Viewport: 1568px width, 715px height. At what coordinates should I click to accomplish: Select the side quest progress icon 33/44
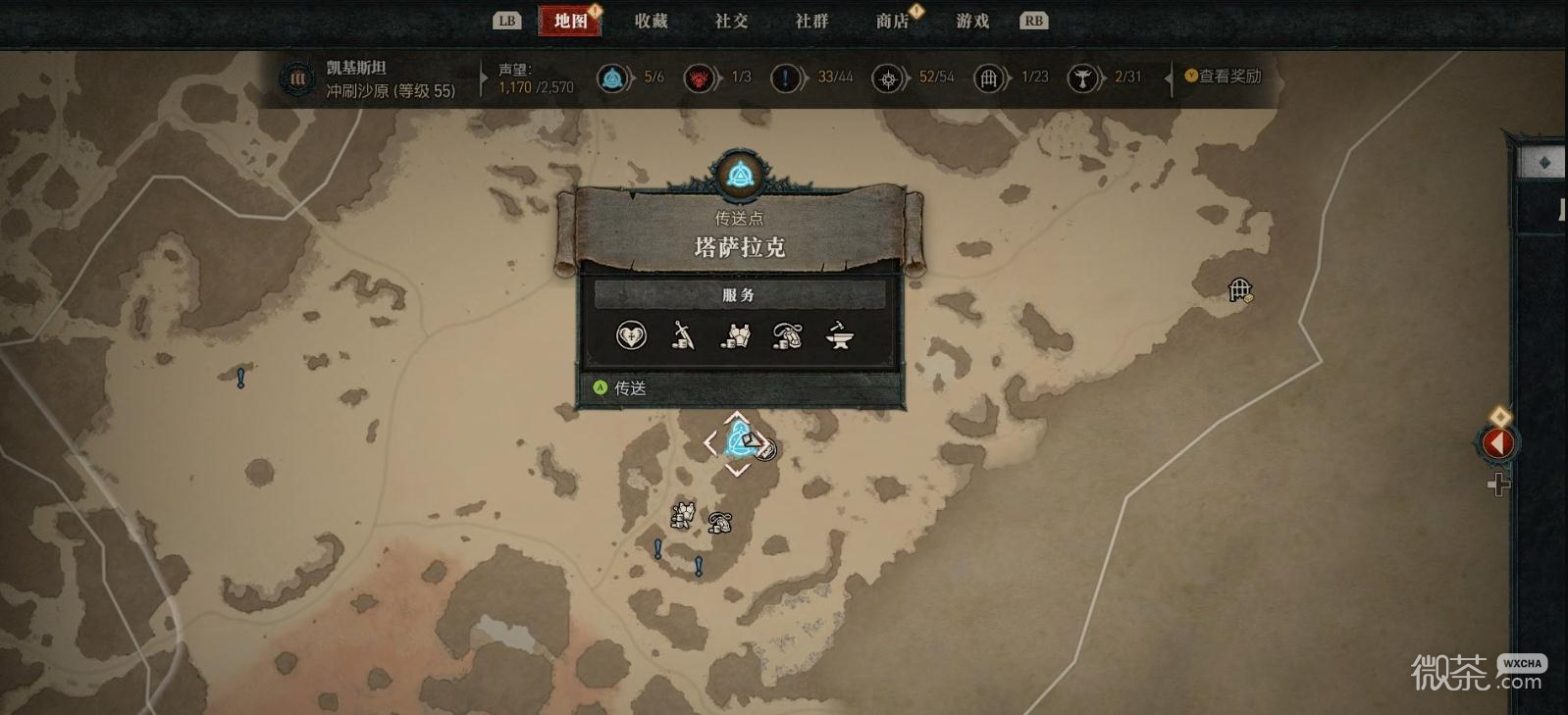click(x=787, y=77)
